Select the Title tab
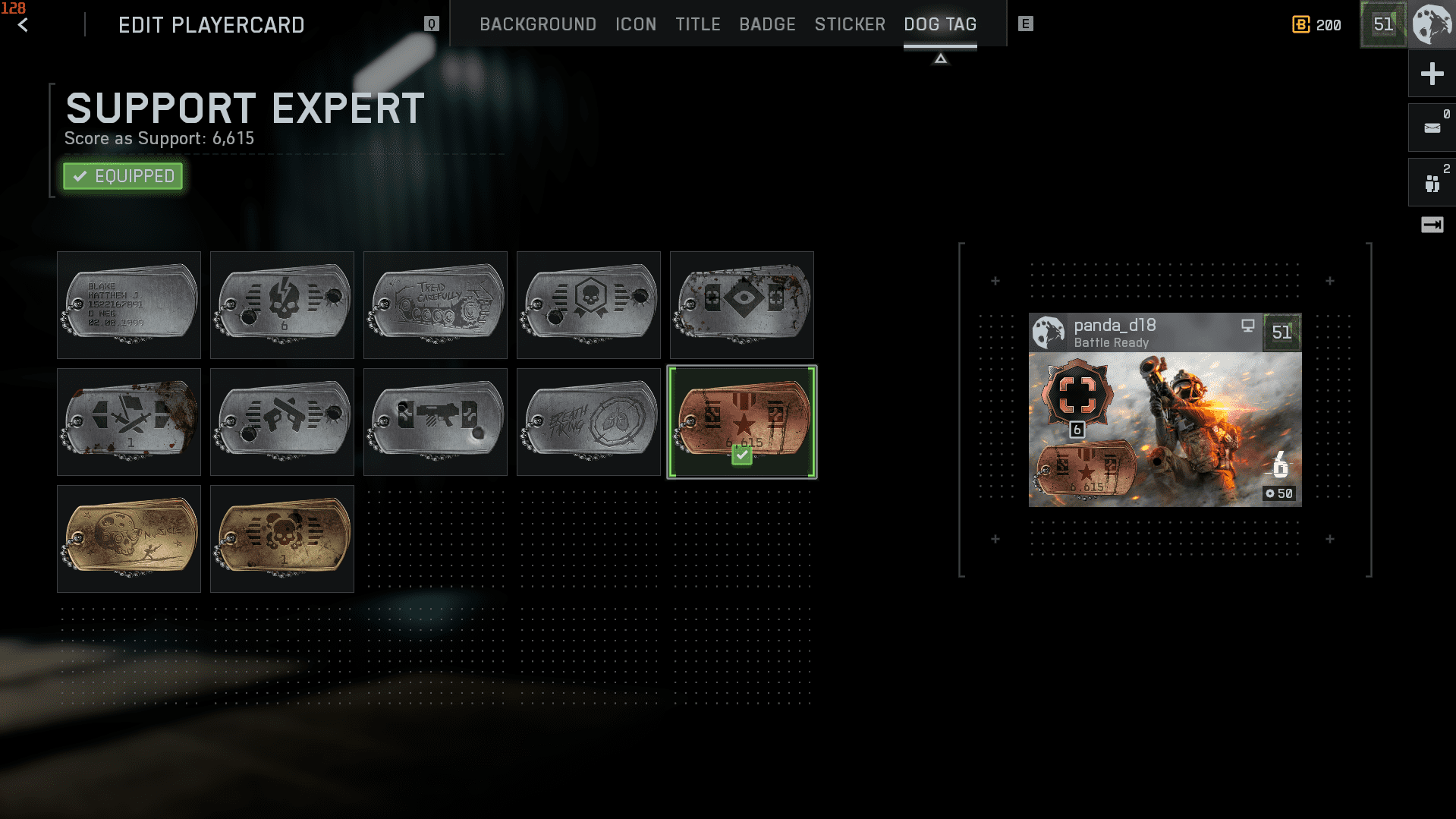The height and width of the screenshot is (819, 1456). click(697, 24)
